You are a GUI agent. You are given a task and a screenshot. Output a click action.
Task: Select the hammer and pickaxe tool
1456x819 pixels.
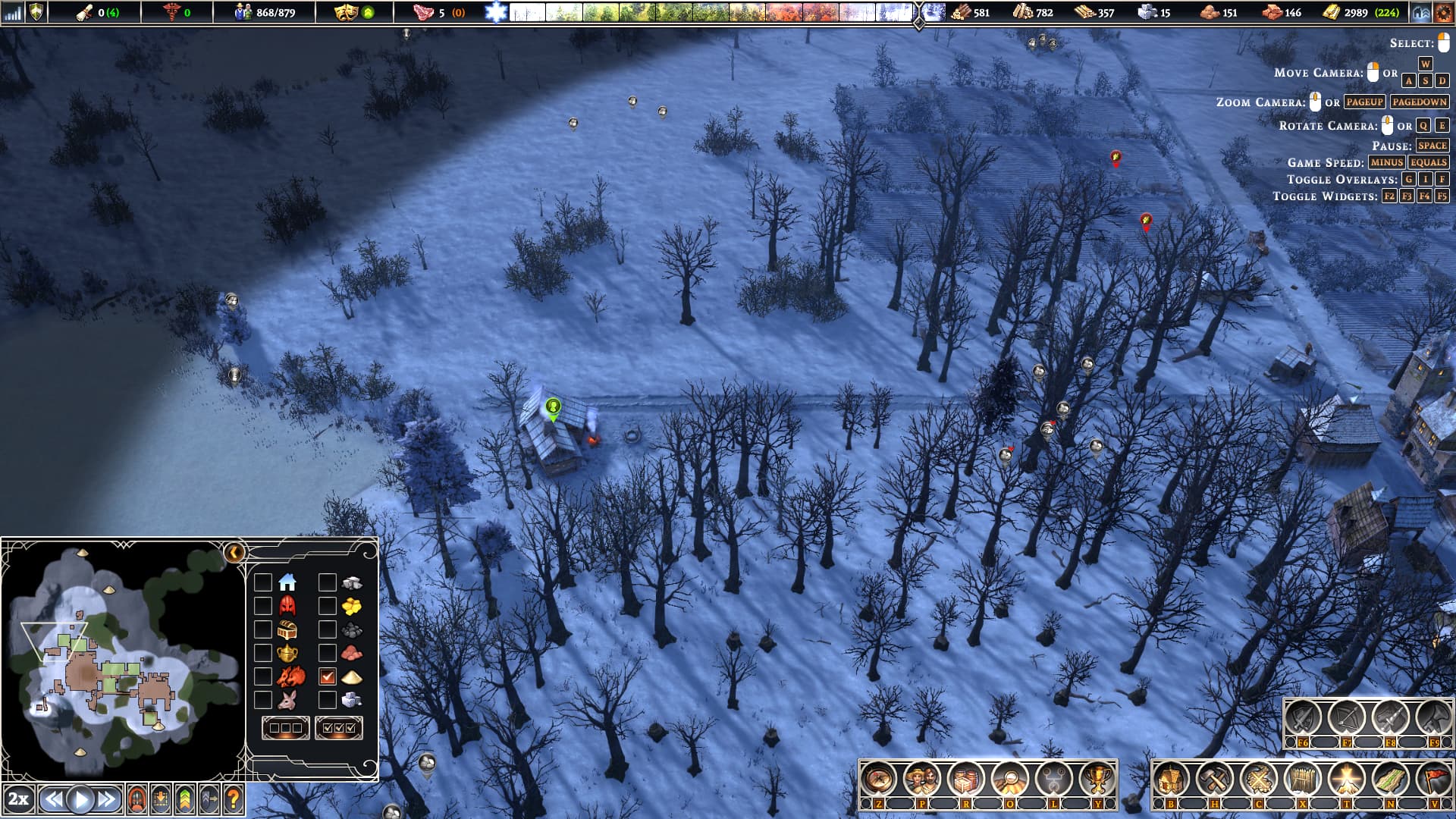point(1215,779)
